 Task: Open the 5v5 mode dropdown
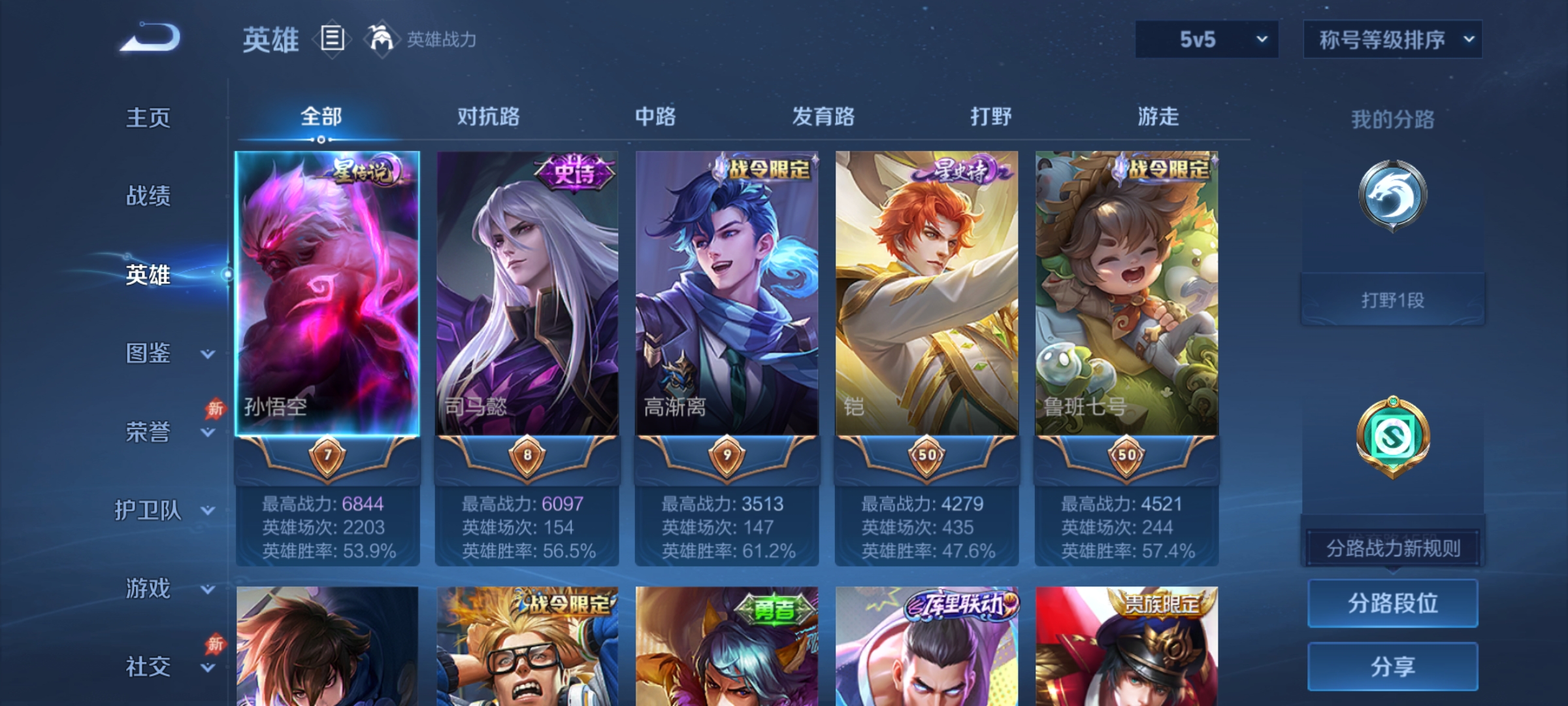pyautogui.click(x=1205, y=39)
